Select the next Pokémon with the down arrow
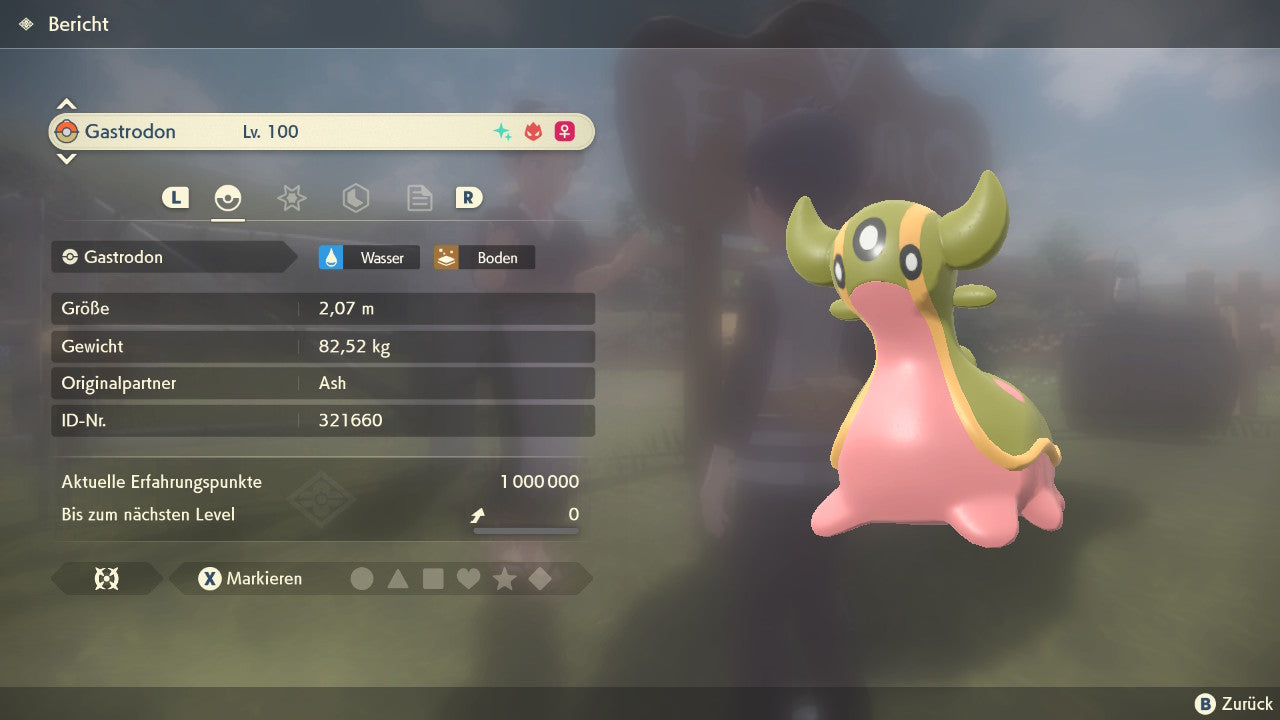Screen dimensions: 1280x720 (66, 158)
